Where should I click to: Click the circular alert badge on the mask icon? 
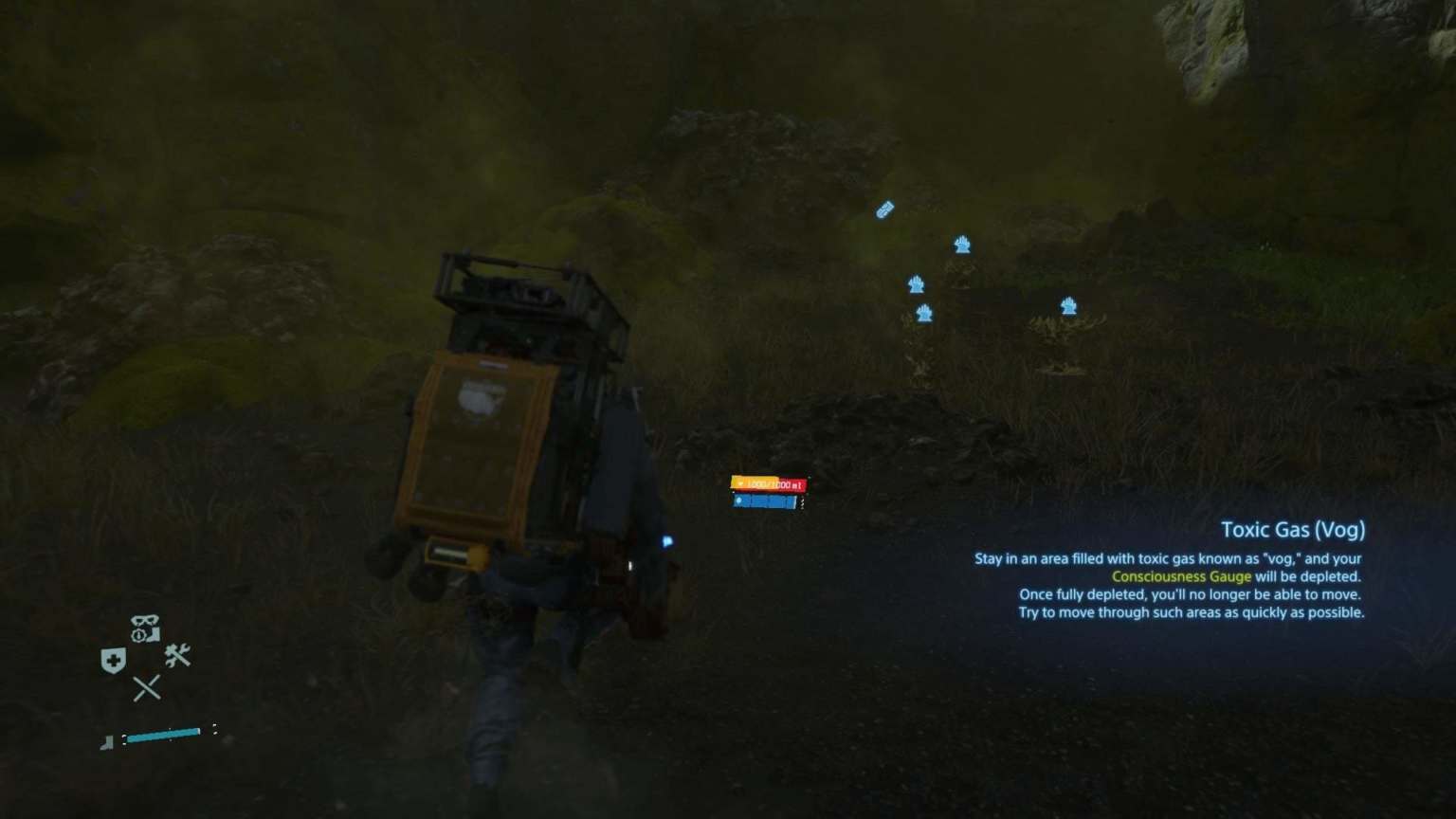(139, 634)
